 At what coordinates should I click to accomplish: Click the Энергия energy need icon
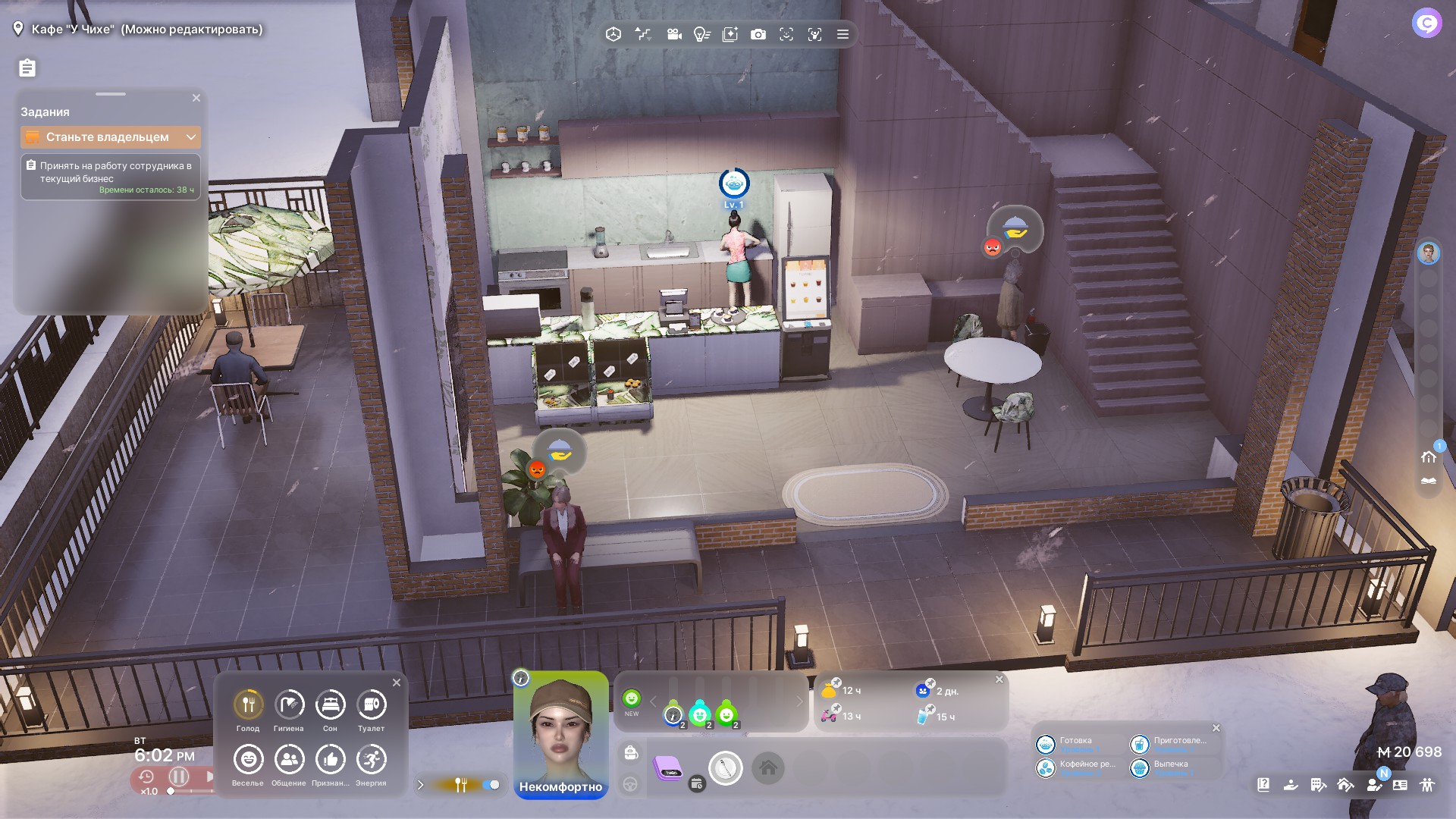(x=371, y=760)
